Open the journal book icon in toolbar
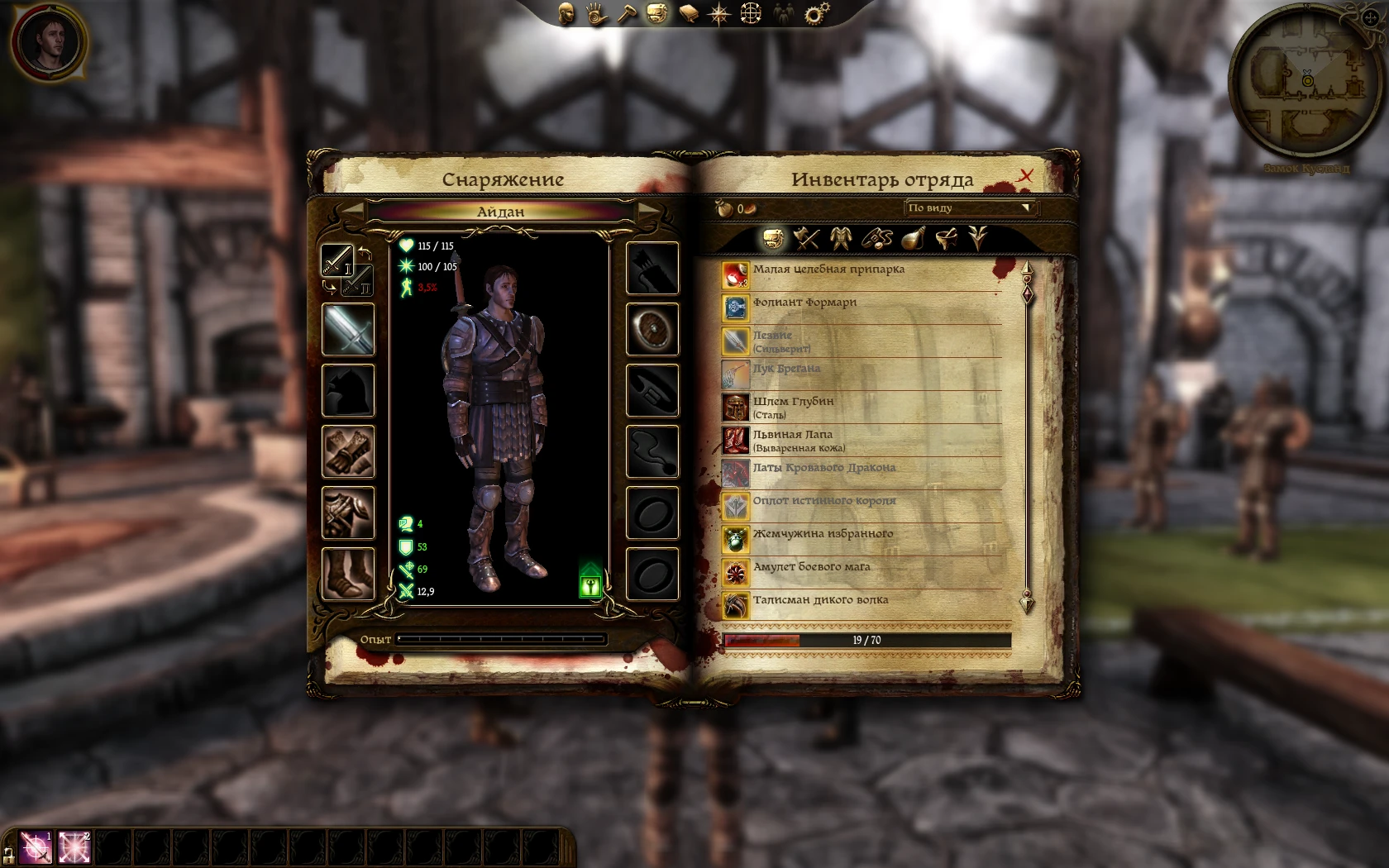 689,12
